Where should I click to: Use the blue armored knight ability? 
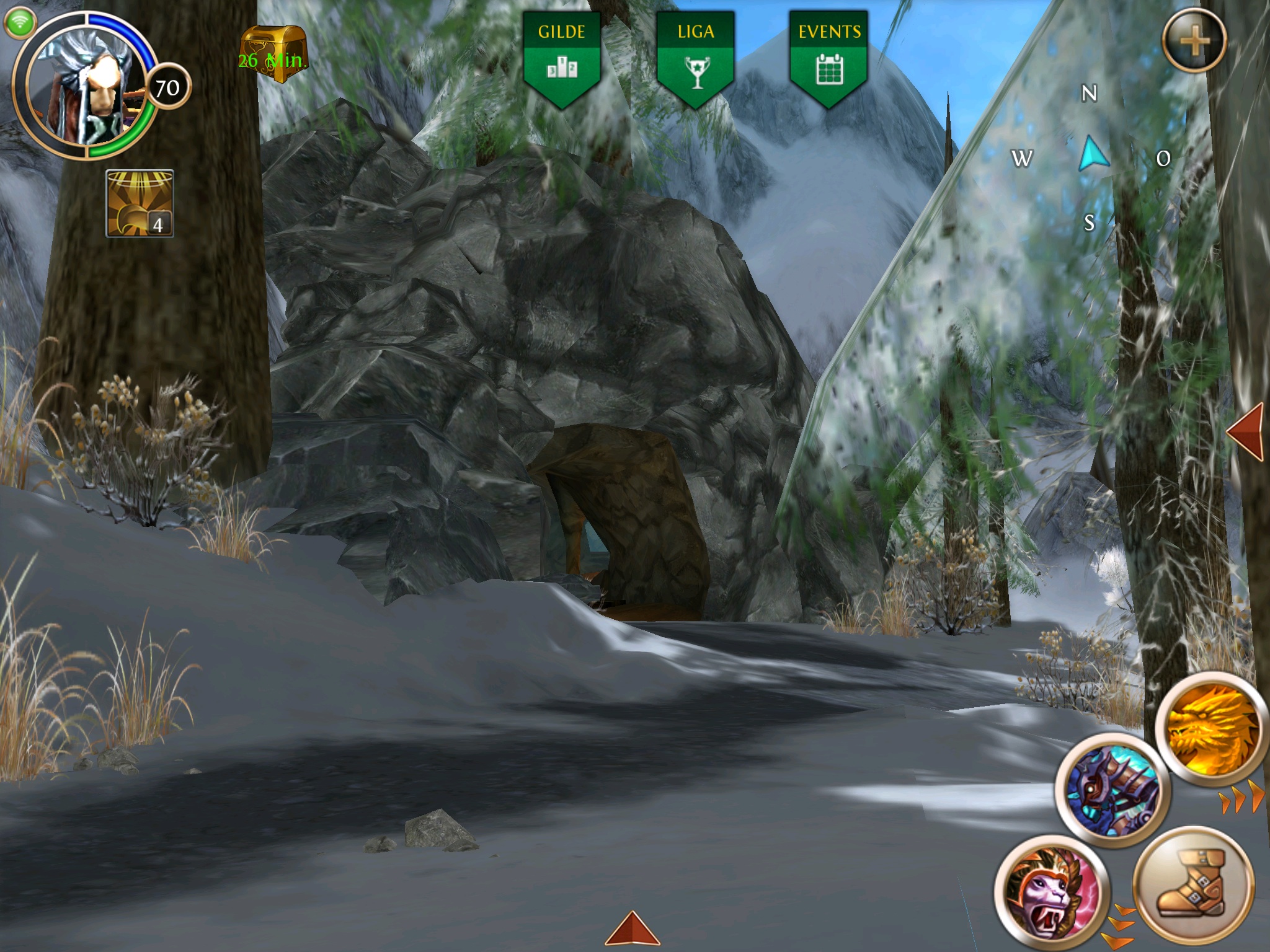[x=1112, y=789]
